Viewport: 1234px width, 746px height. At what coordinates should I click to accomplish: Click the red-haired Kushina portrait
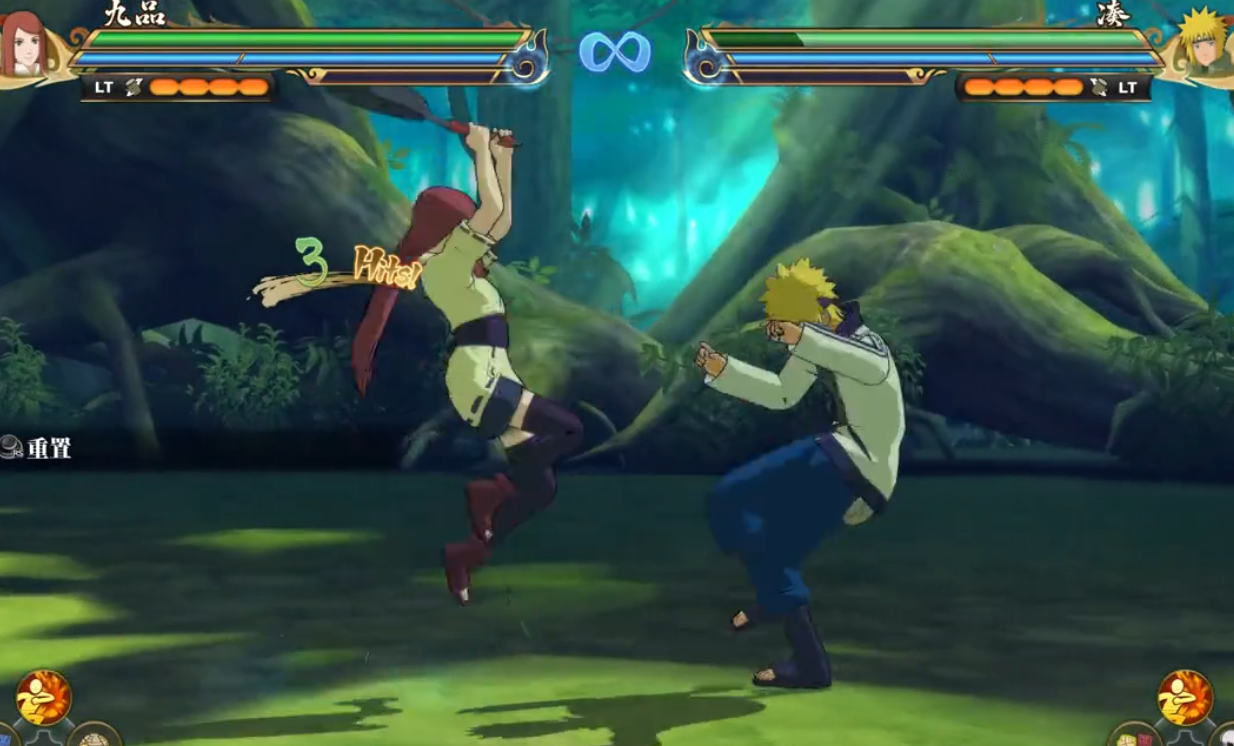(24, 44)
